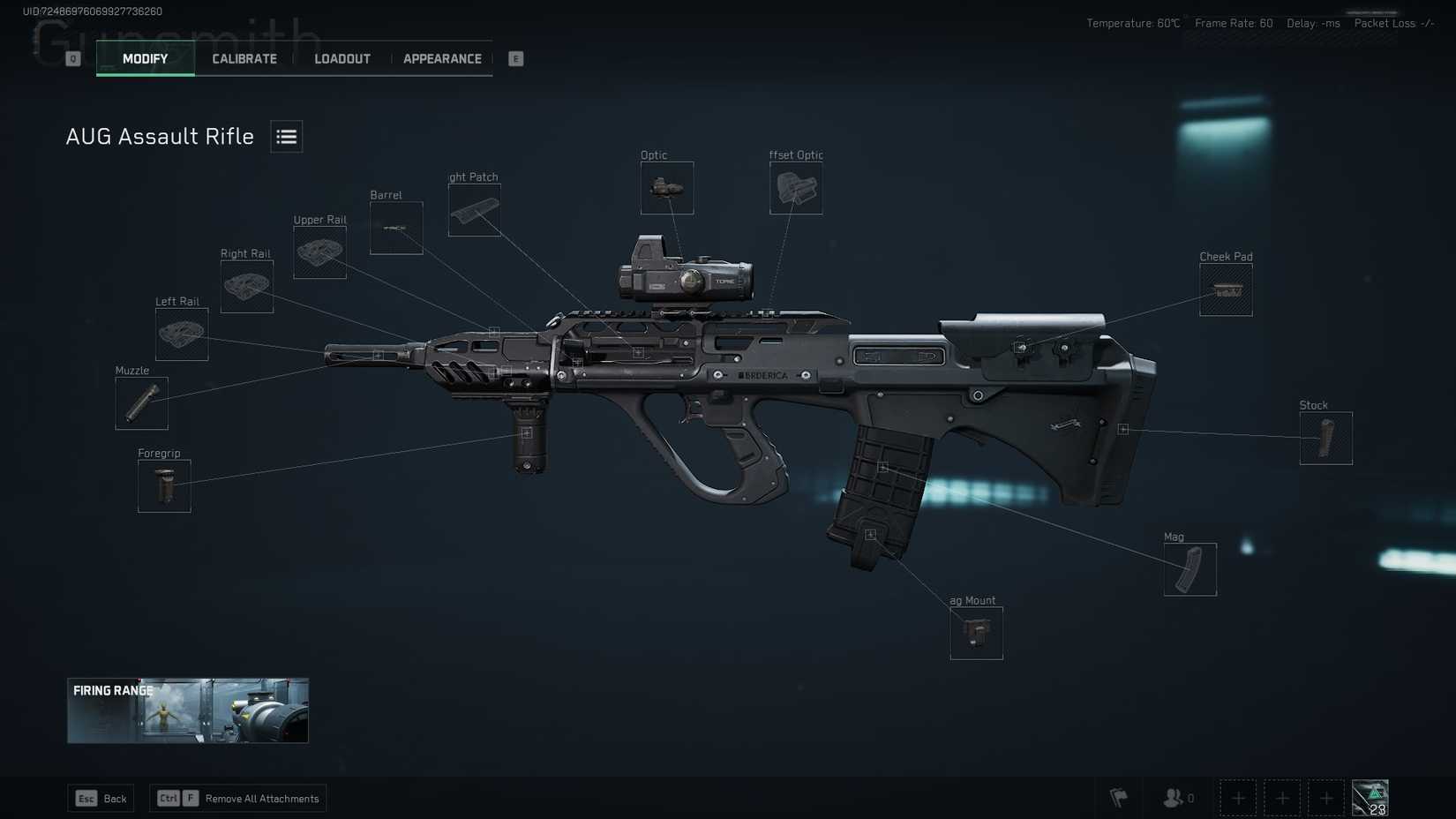Viewport: 1456px width, 819px height.
Task: Select the Muzzle attachment slot
Action: coord(140,403)
